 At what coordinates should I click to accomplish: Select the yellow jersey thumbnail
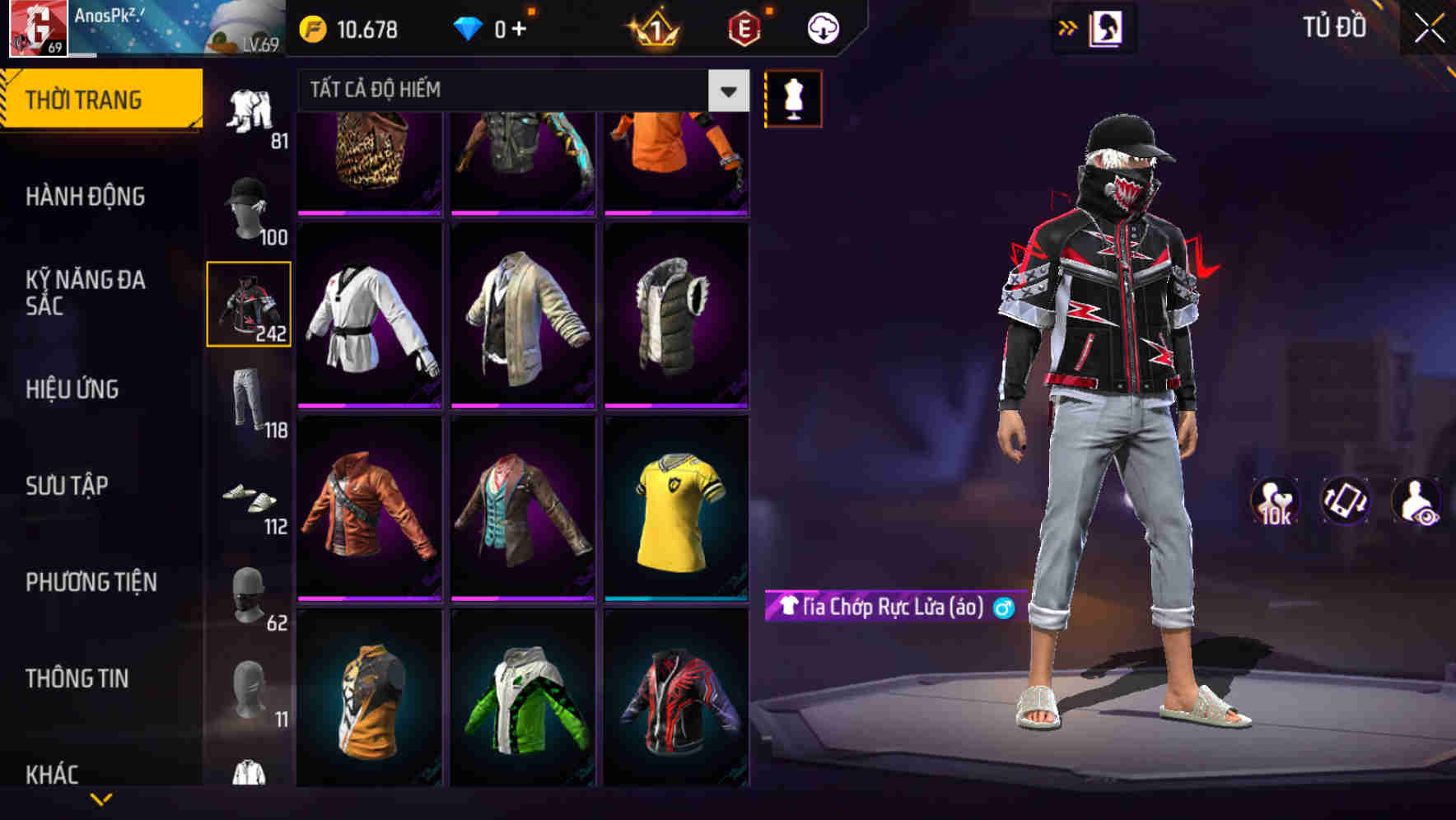point(674,515)
